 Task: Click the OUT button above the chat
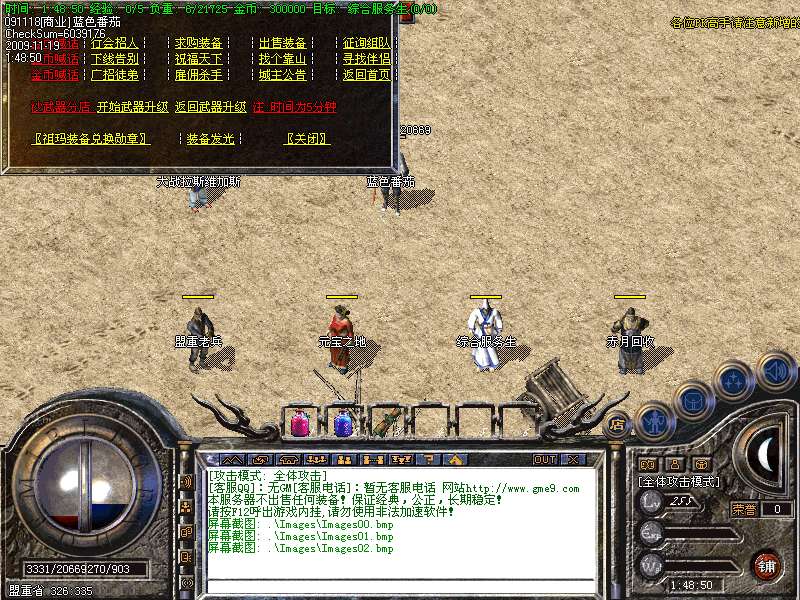(x=545, y=460)
